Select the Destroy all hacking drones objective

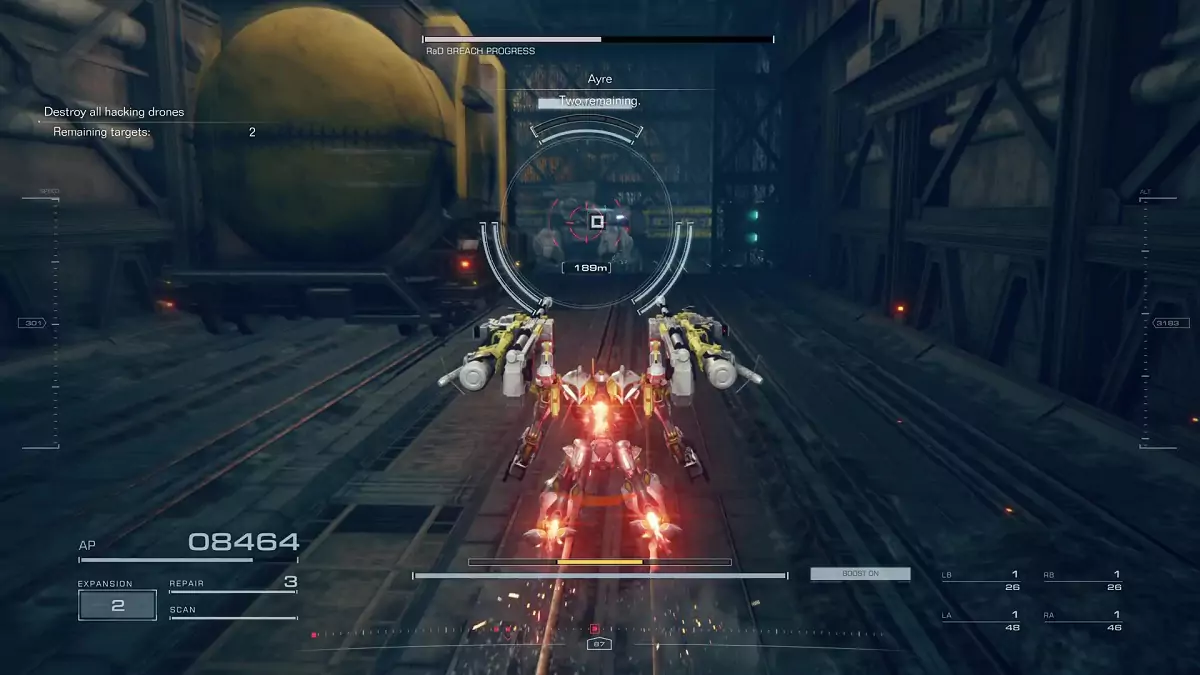tap(114, 113)
